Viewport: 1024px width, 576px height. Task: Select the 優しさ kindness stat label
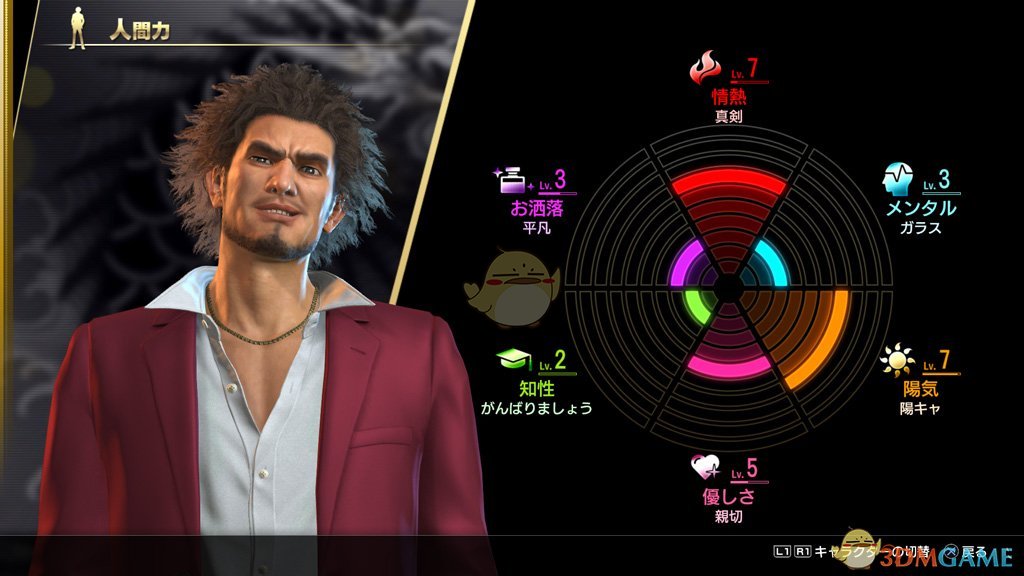(727, 496)
